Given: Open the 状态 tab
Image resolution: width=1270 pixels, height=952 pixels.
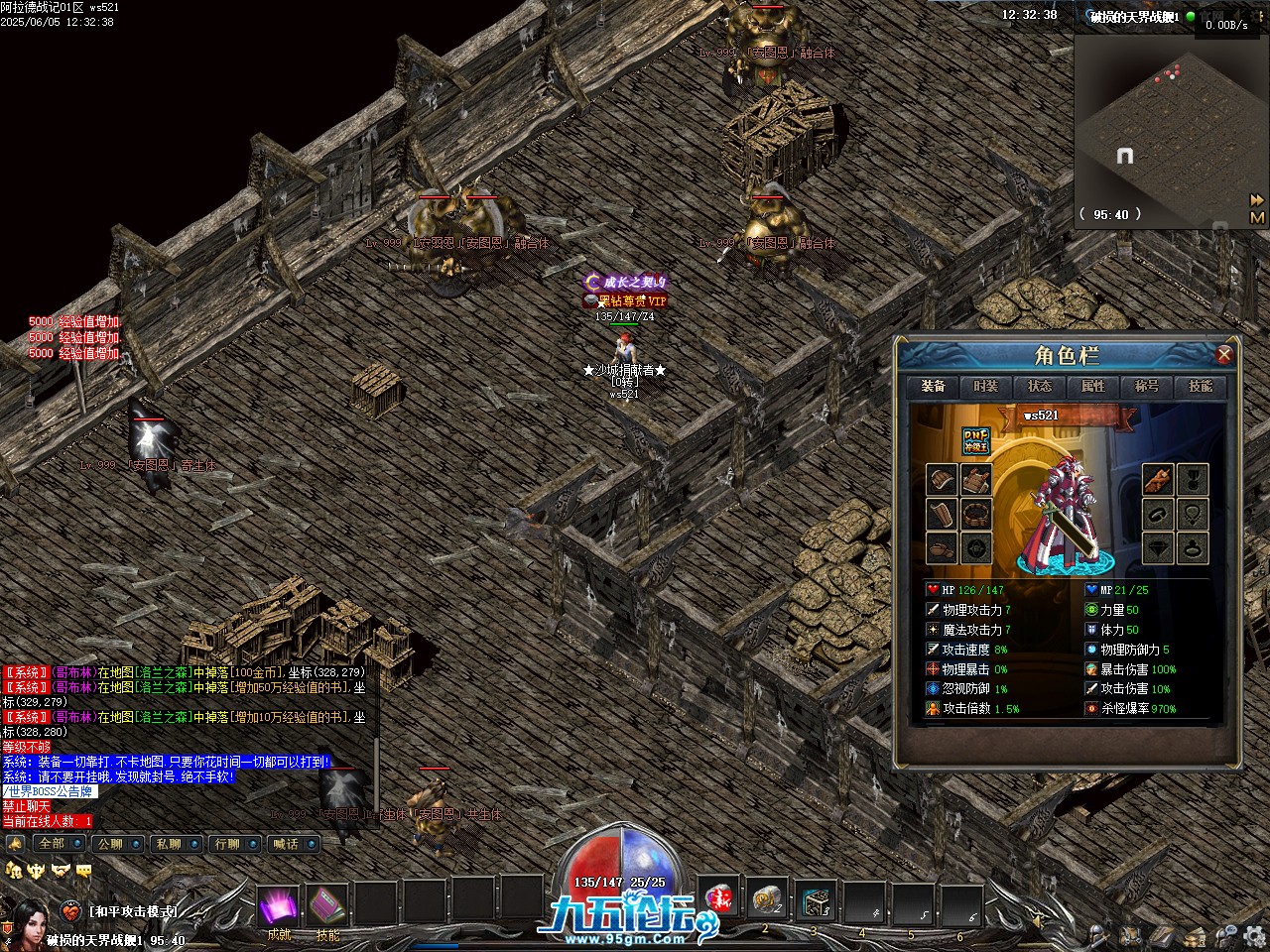Looking at the screenshot, I should tap(1040, 387).
